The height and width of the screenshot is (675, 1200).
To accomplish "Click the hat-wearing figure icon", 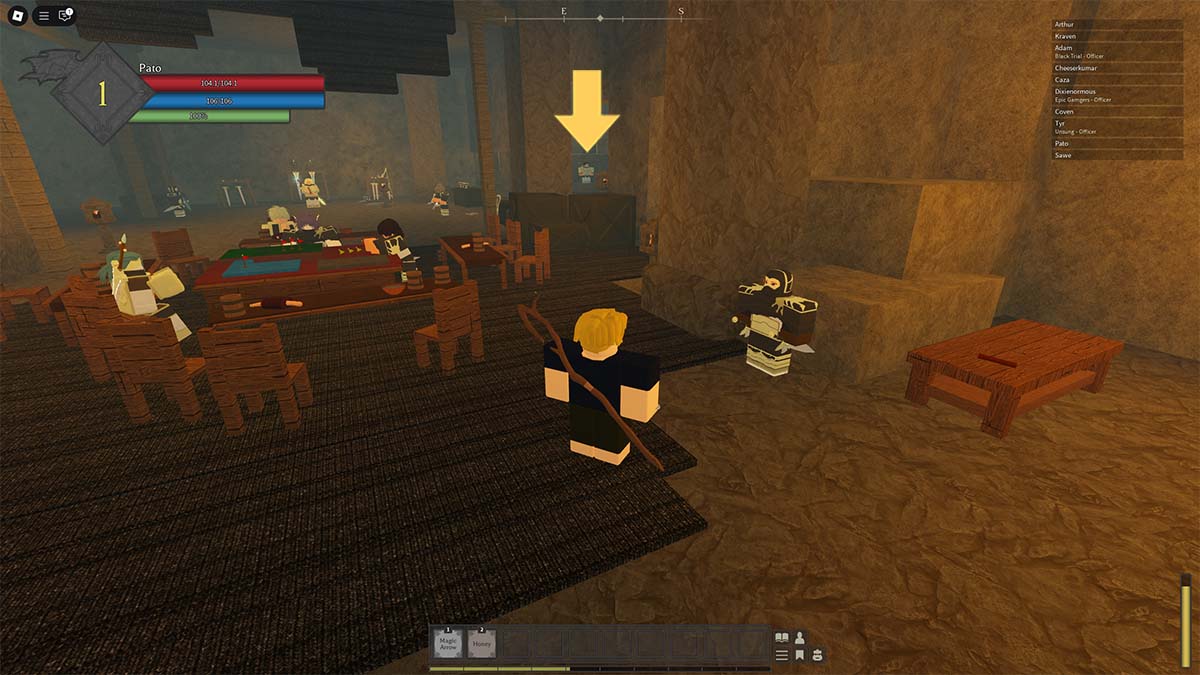I will tap(817, 655).
